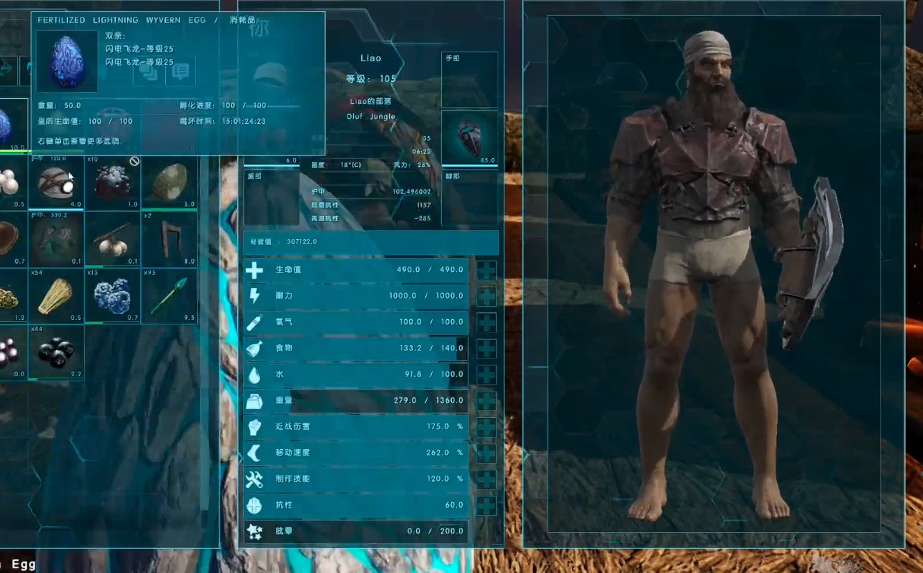Raise the oxygen stat by one

click(x=486, y=323)
